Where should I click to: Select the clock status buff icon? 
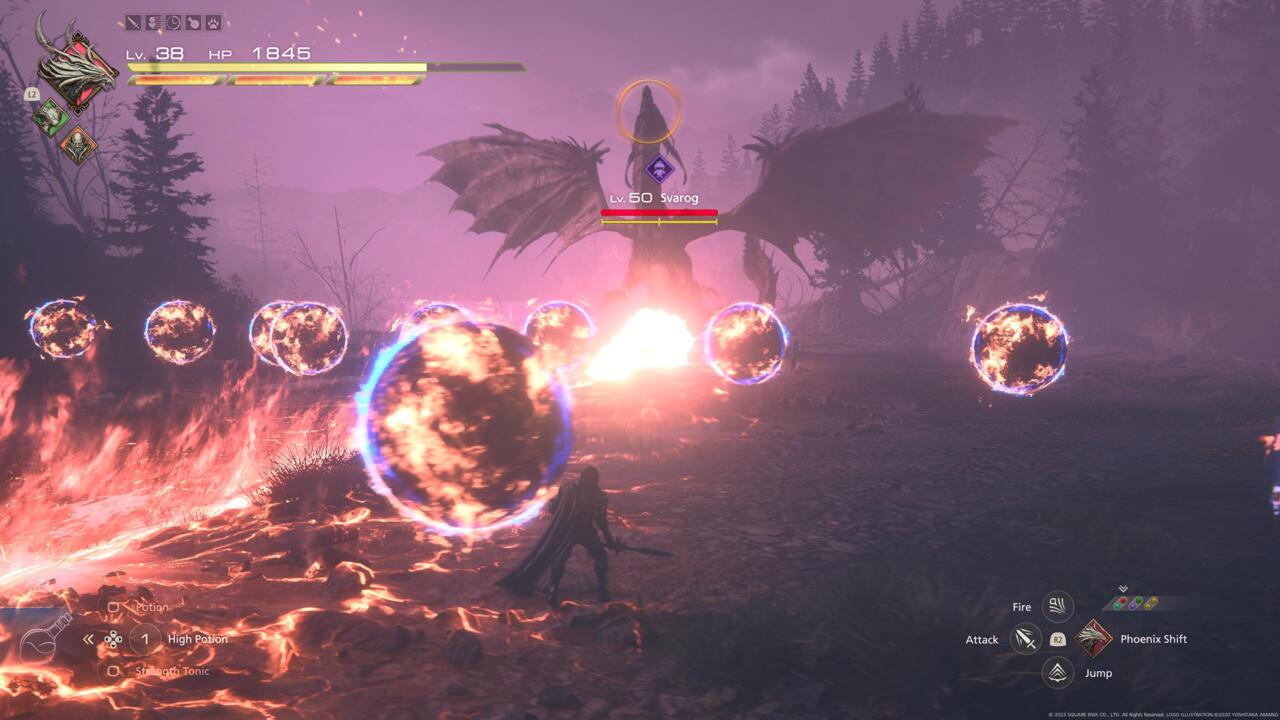tap(173, 22)
